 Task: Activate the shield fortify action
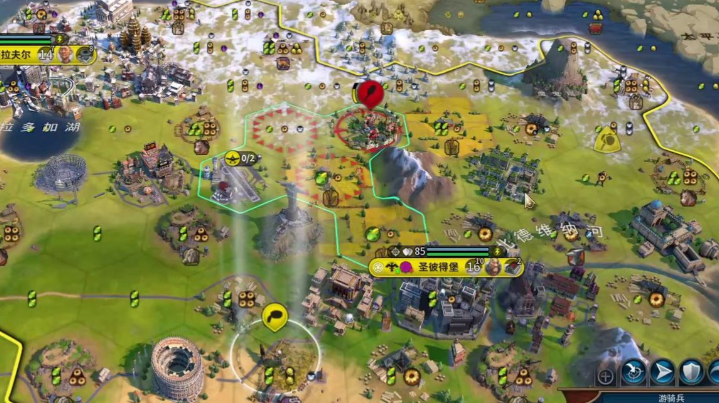(x=691, y=374)
